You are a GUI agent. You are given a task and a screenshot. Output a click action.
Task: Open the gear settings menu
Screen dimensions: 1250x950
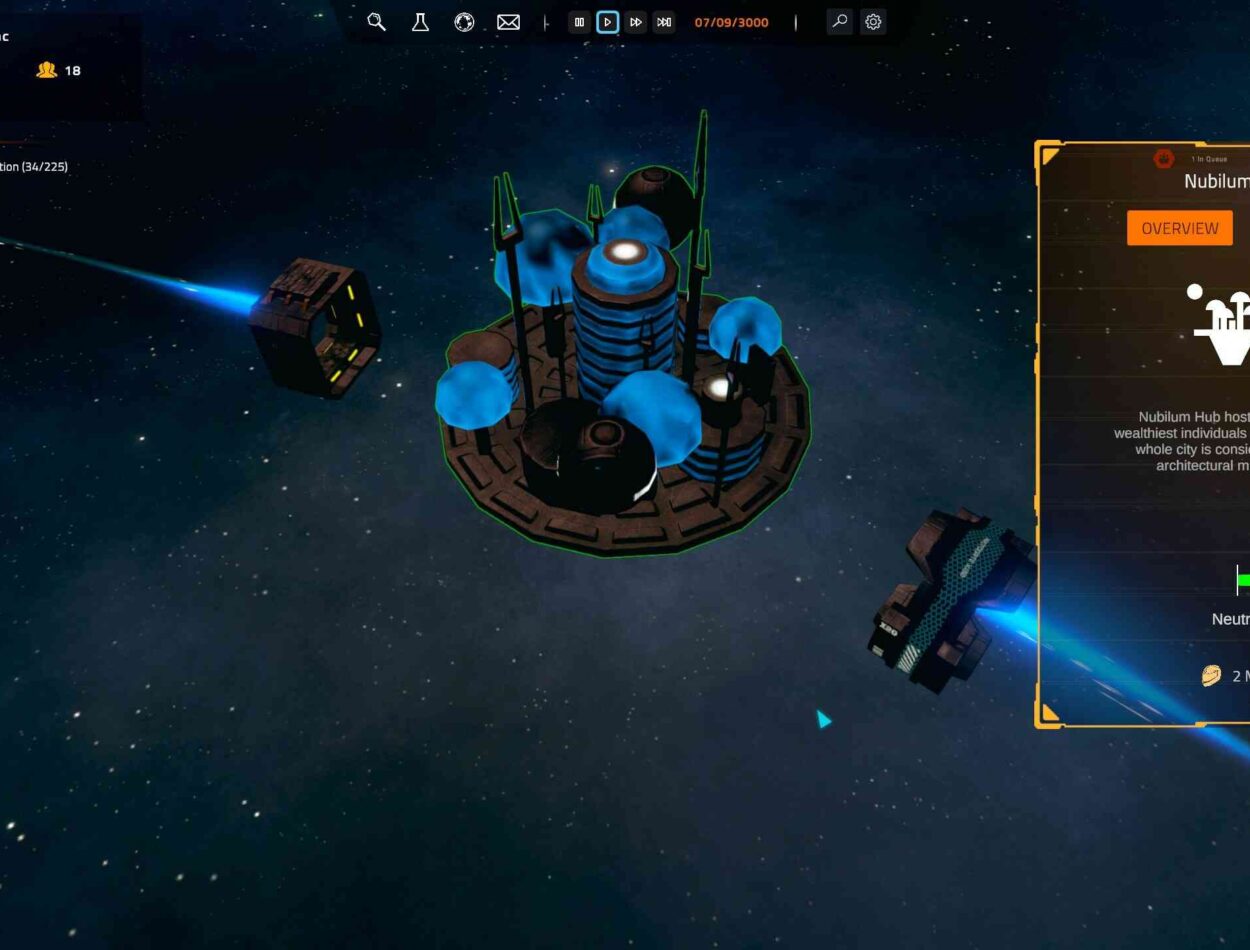pos(873,22)
